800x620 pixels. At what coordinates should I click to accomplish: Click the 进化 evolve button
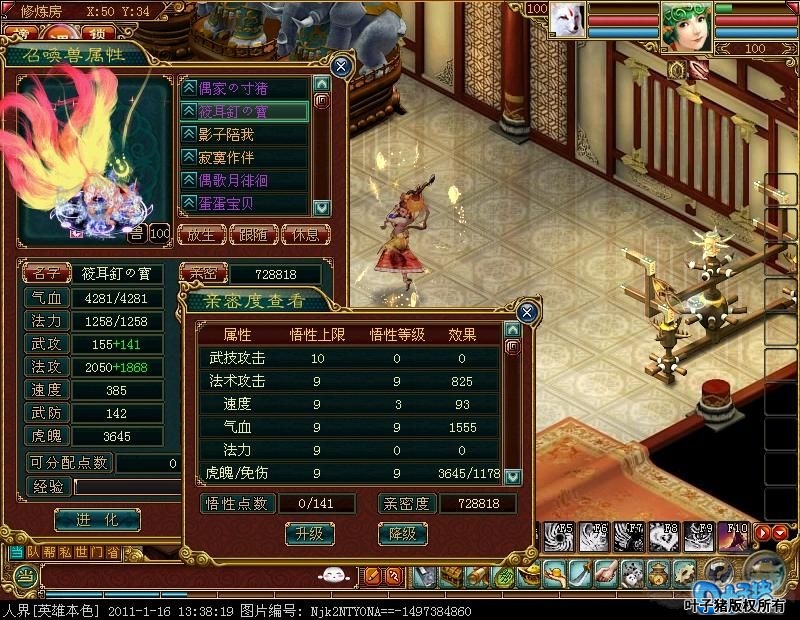[96, 520]
